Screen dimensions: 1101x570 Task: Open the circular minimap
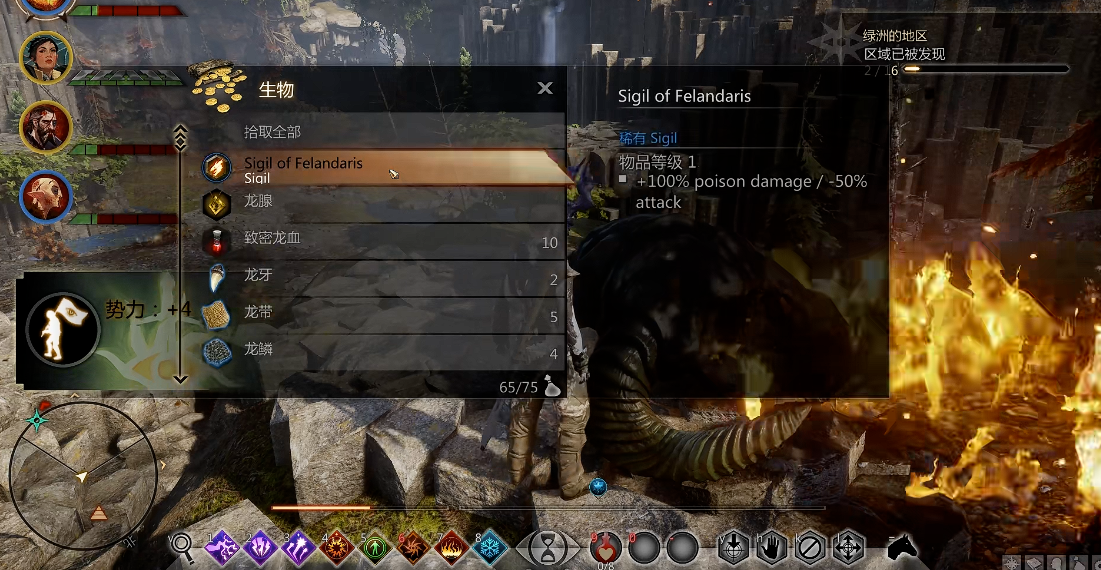pos(83,477)
